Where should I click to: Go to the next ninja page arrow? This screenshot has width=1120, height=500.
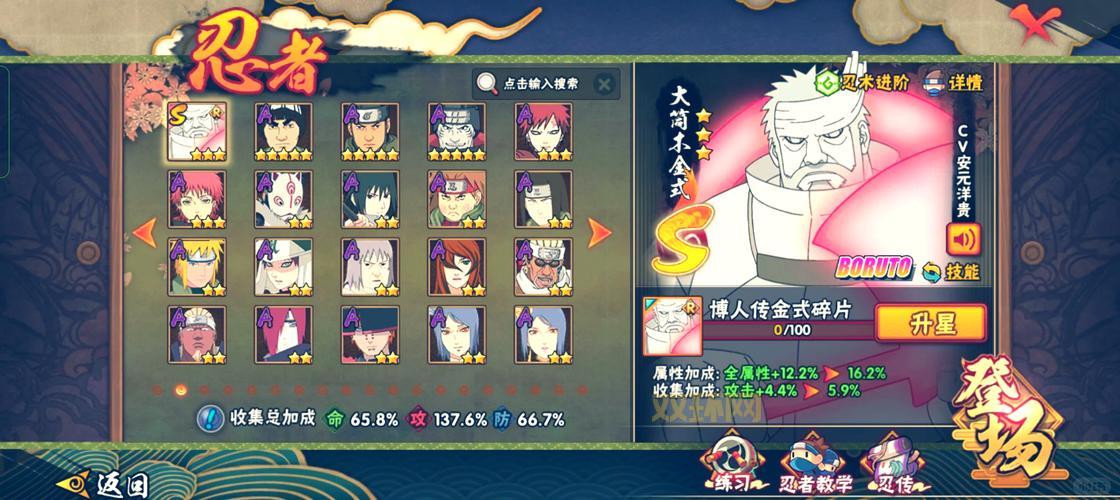pos(600,233)
